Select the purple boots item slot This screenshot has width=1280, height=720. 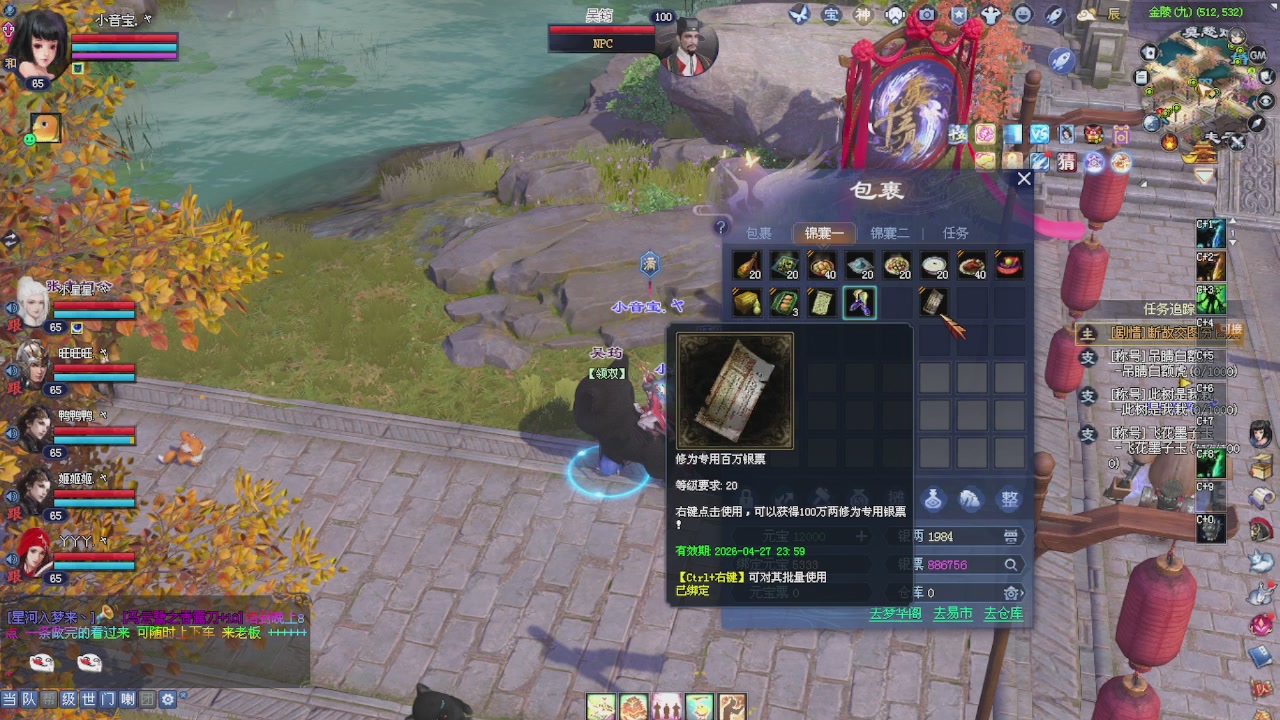859,302
